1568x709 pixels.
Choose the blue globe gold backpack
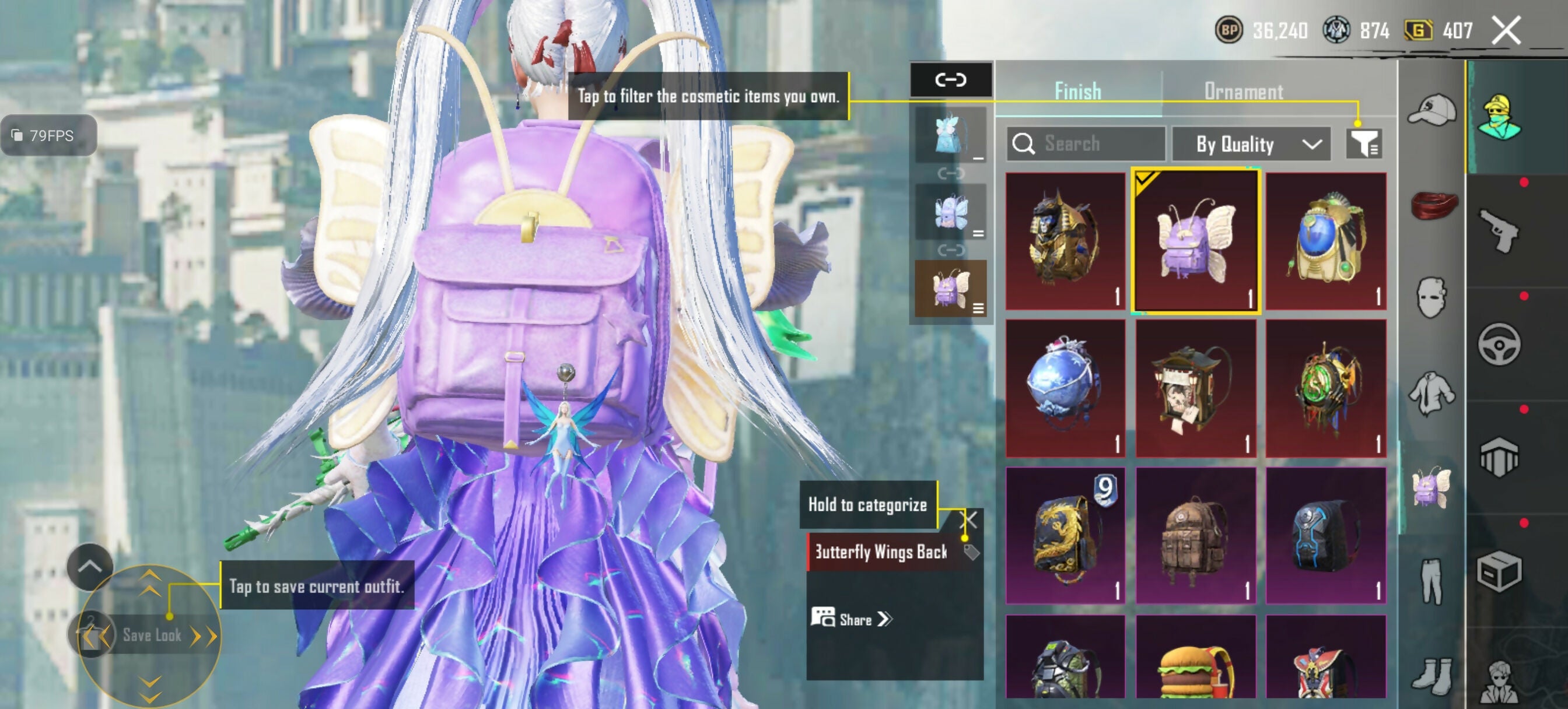coord(1326,241)
